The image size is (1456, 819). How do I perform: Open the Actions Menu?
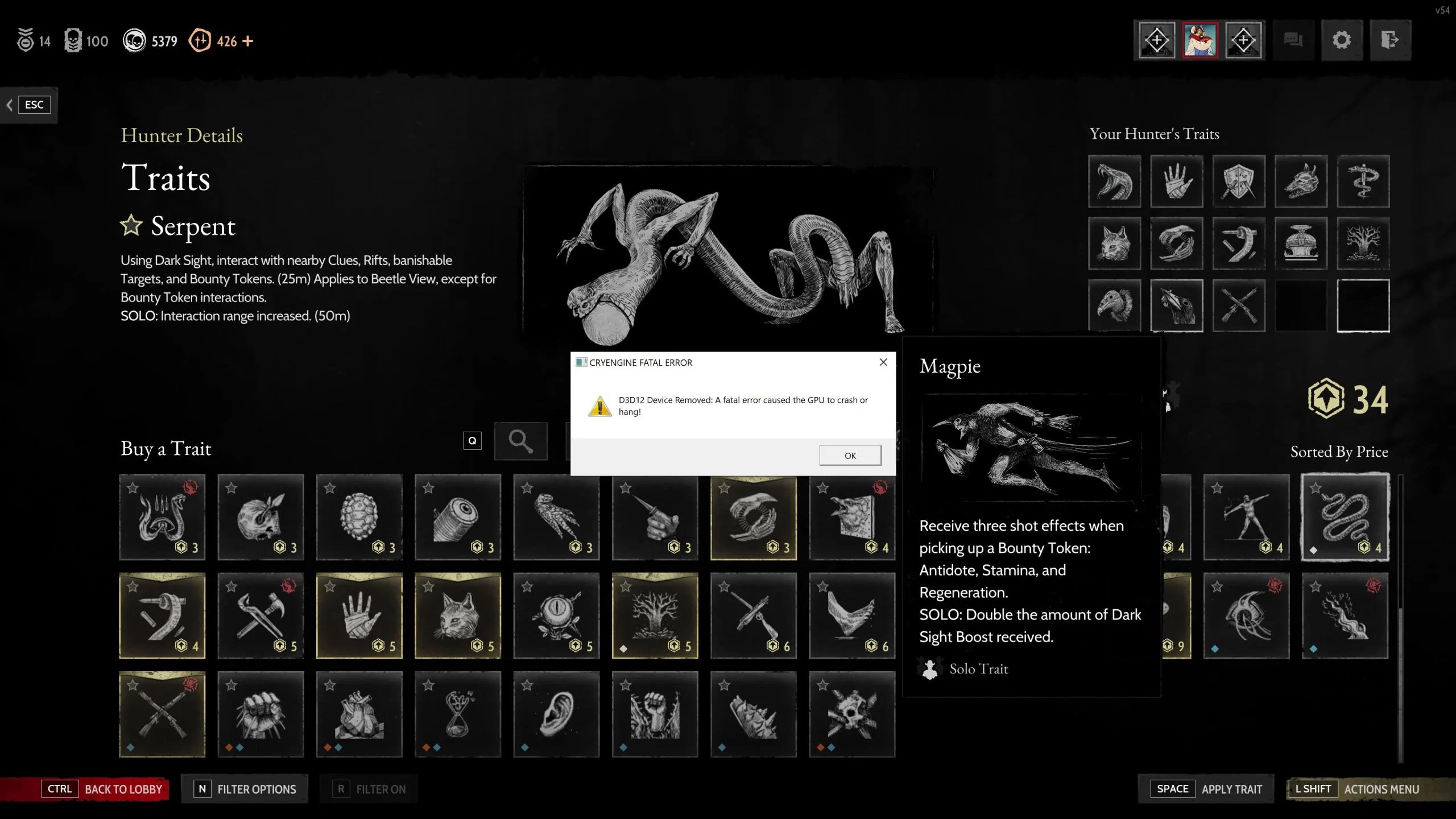1382,789
